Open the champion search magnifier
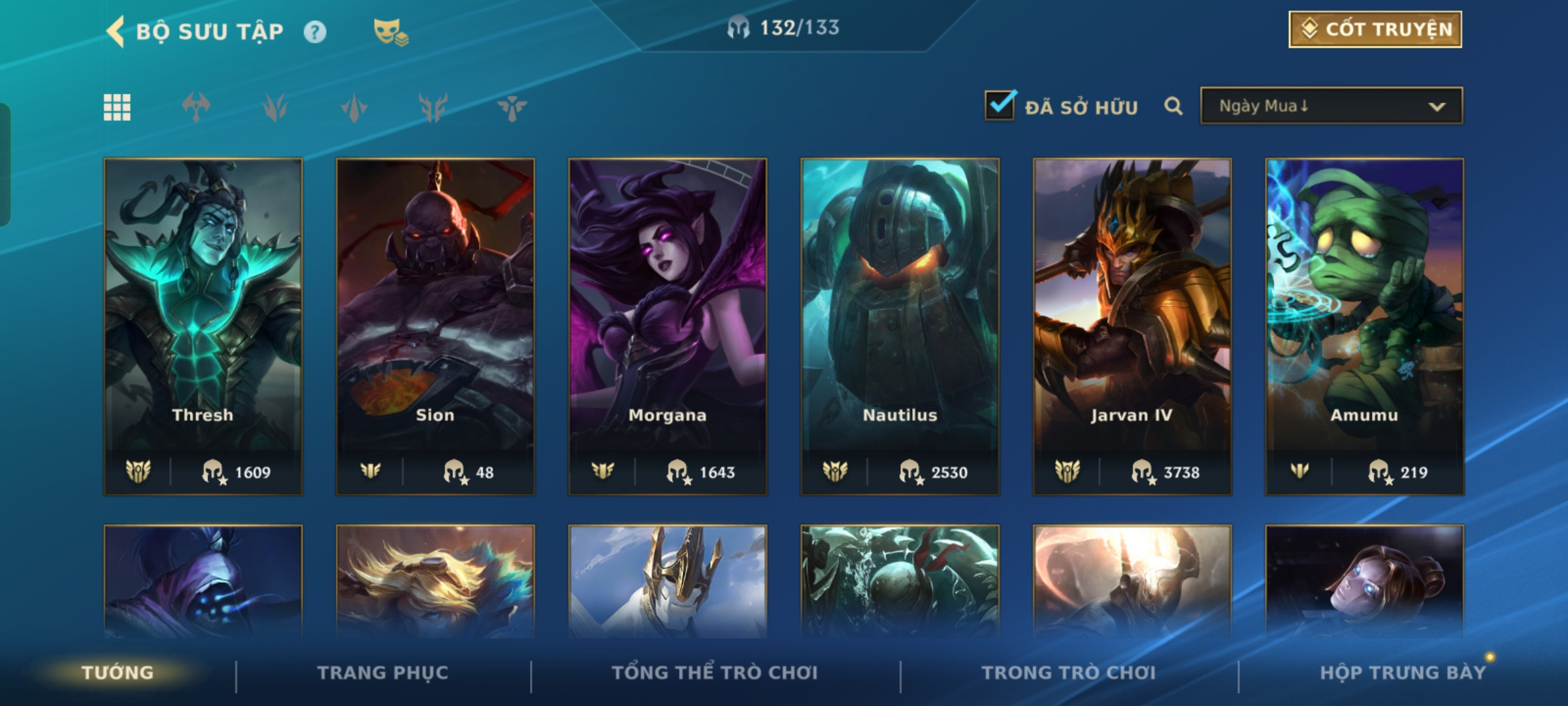The image size is (1568, 706). tap(1173, 106)
